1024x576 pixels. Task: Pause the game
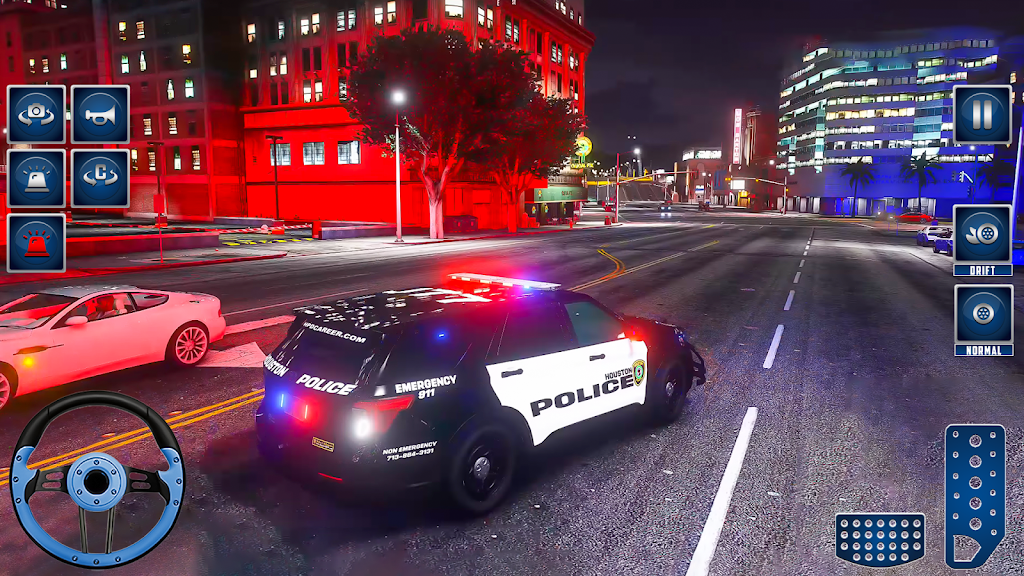click(982, 114)
